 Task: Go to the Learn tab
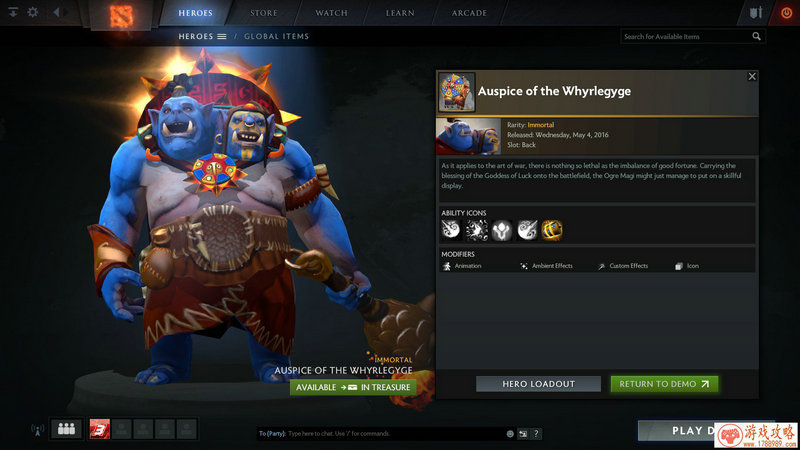pyautogui.click(x=401, y=13)
